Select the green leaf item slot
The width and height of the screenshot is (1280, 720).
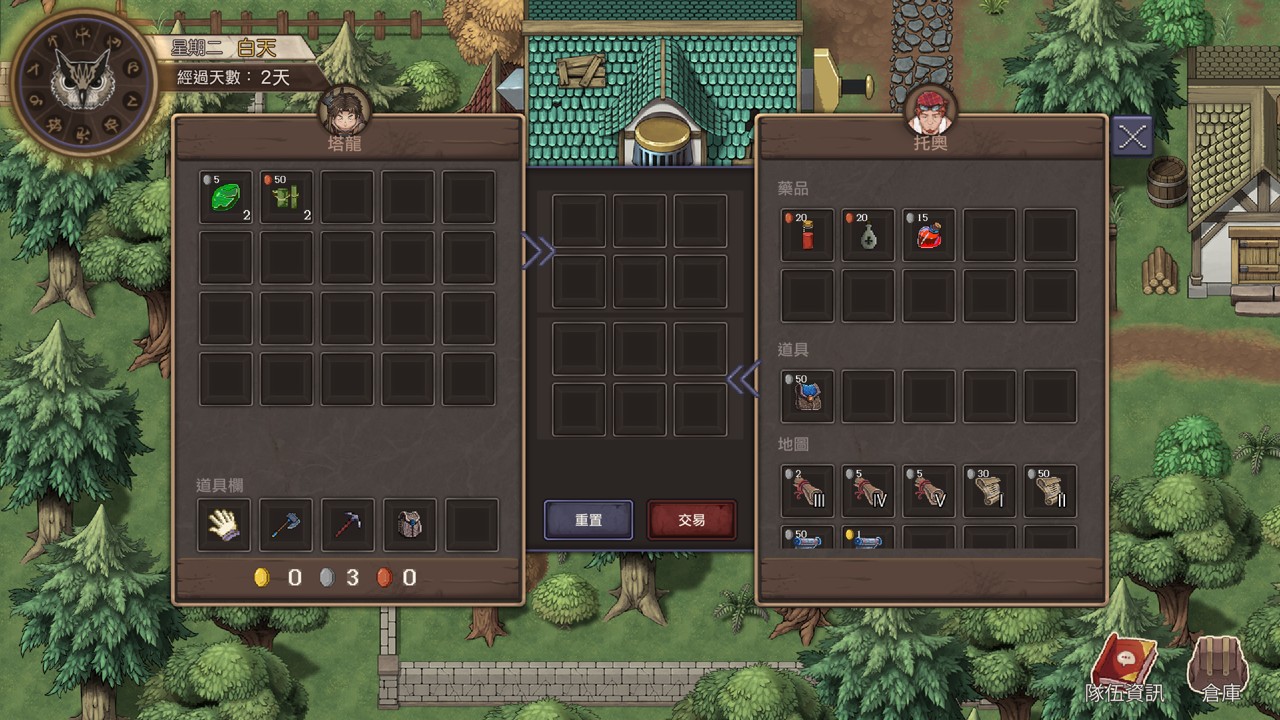pyautogui.click(x=226, y=197)
